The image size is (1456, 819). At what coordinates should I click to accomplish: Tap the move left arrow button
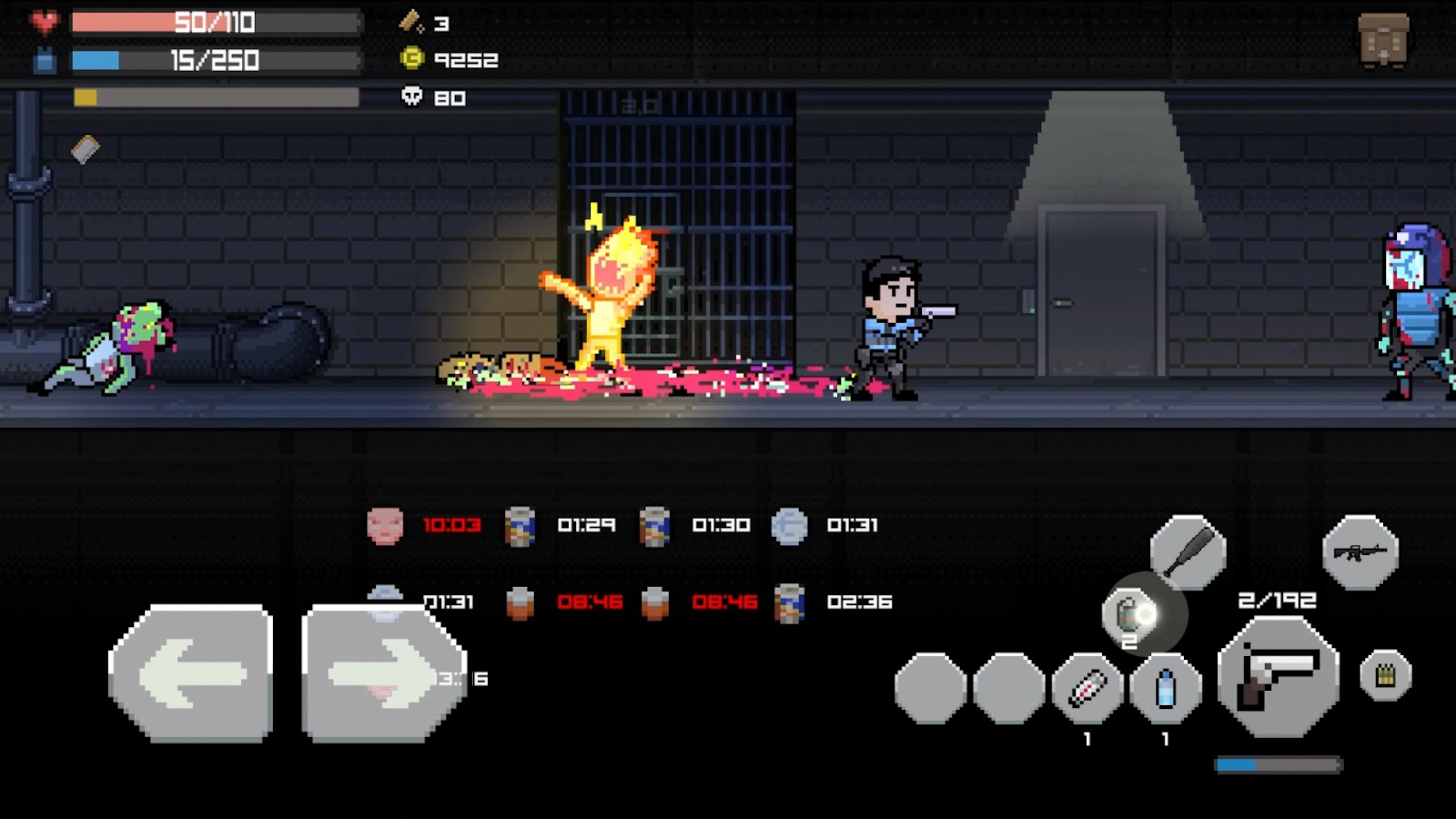click(x=191, y=673)
